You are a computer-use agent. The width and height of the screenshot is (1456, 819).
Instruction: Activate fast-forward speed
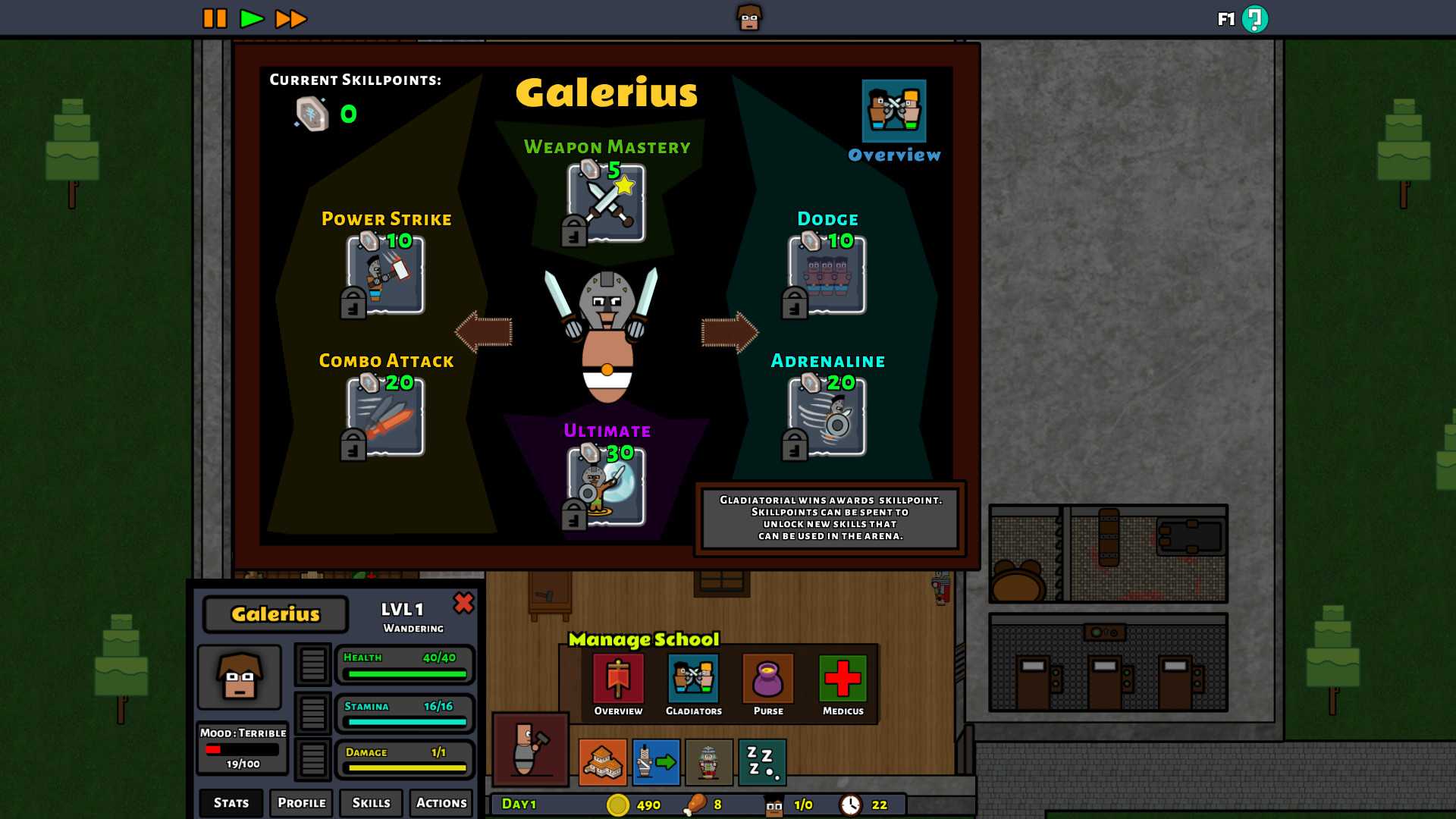click(x=290, y=18)
